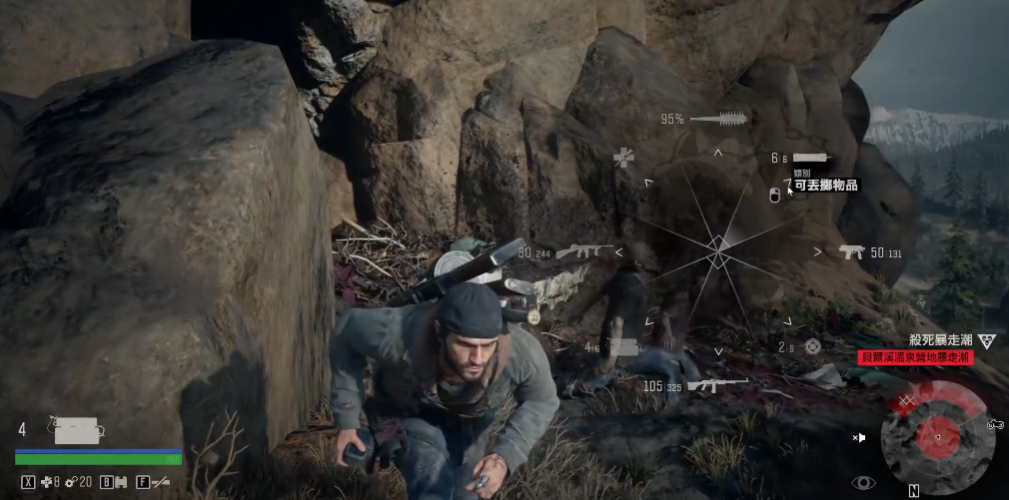Click the grenade icon in the wheel
The width and height of the screenshot is (1009, 500).
point(774,194)
